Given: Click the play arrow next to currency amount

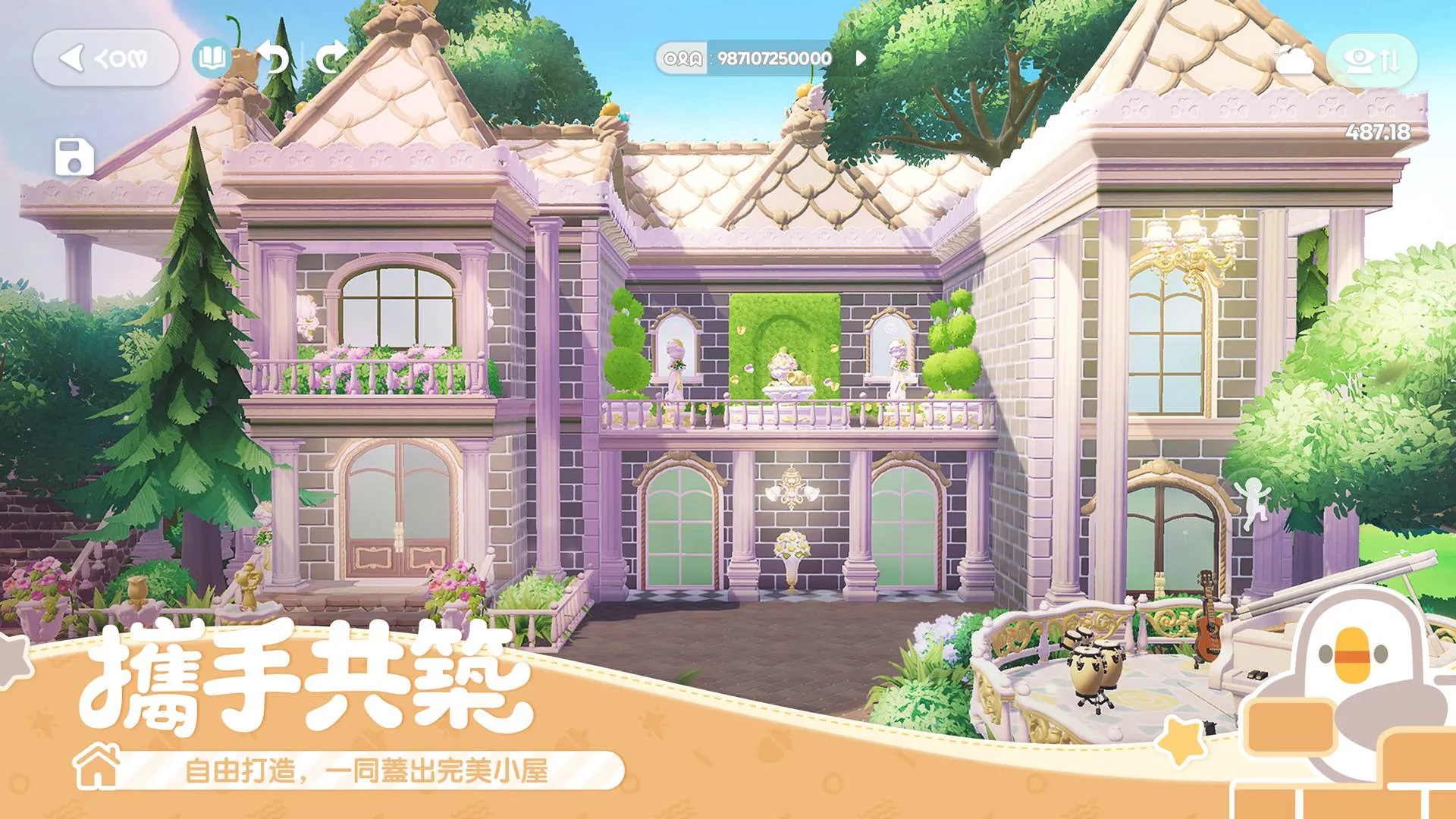Looking at the screenshot, I should pos(862,56).
